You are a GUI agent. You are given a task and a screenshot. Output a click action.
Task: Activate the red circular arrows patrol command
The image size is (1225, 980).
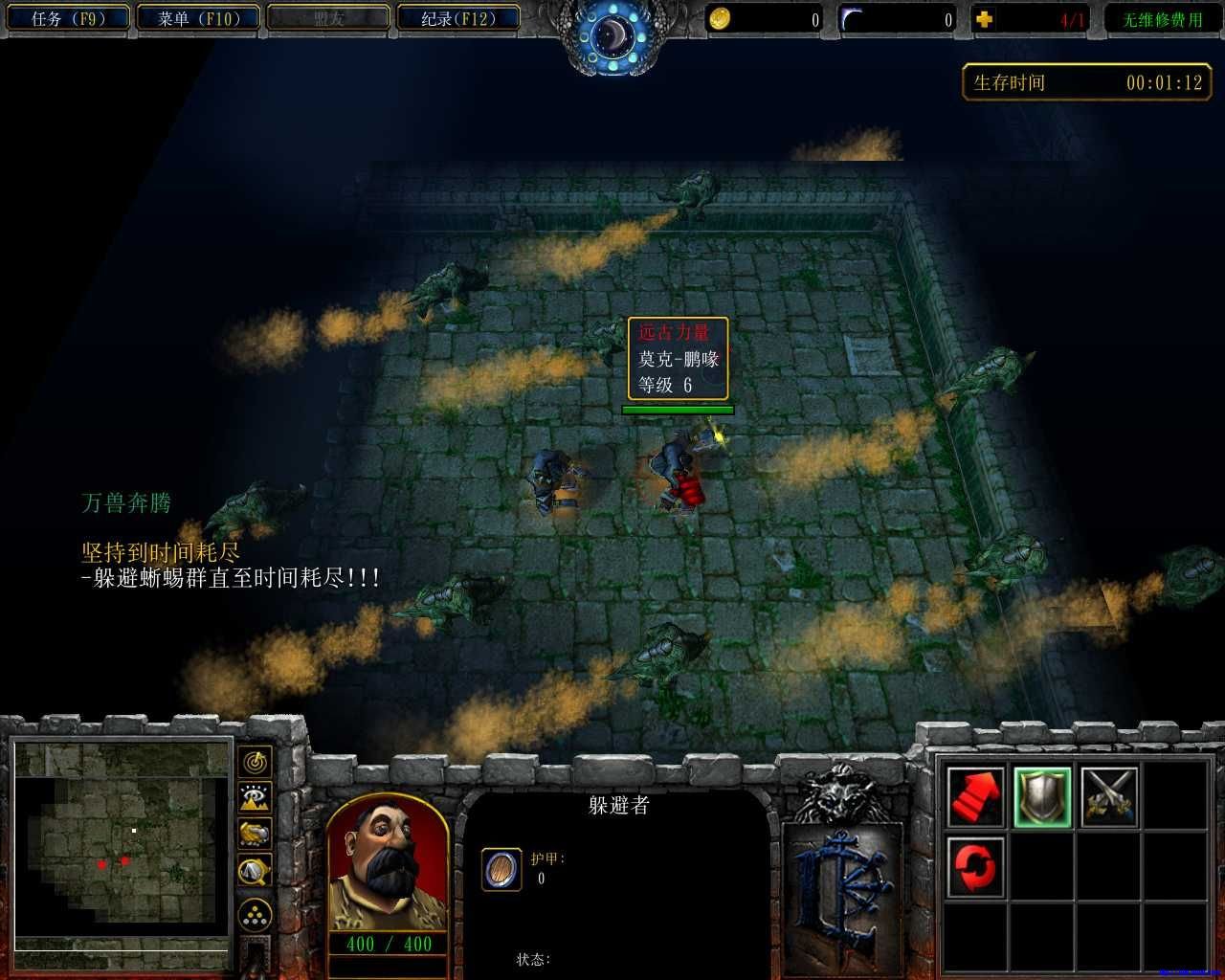tap(975, 865)
